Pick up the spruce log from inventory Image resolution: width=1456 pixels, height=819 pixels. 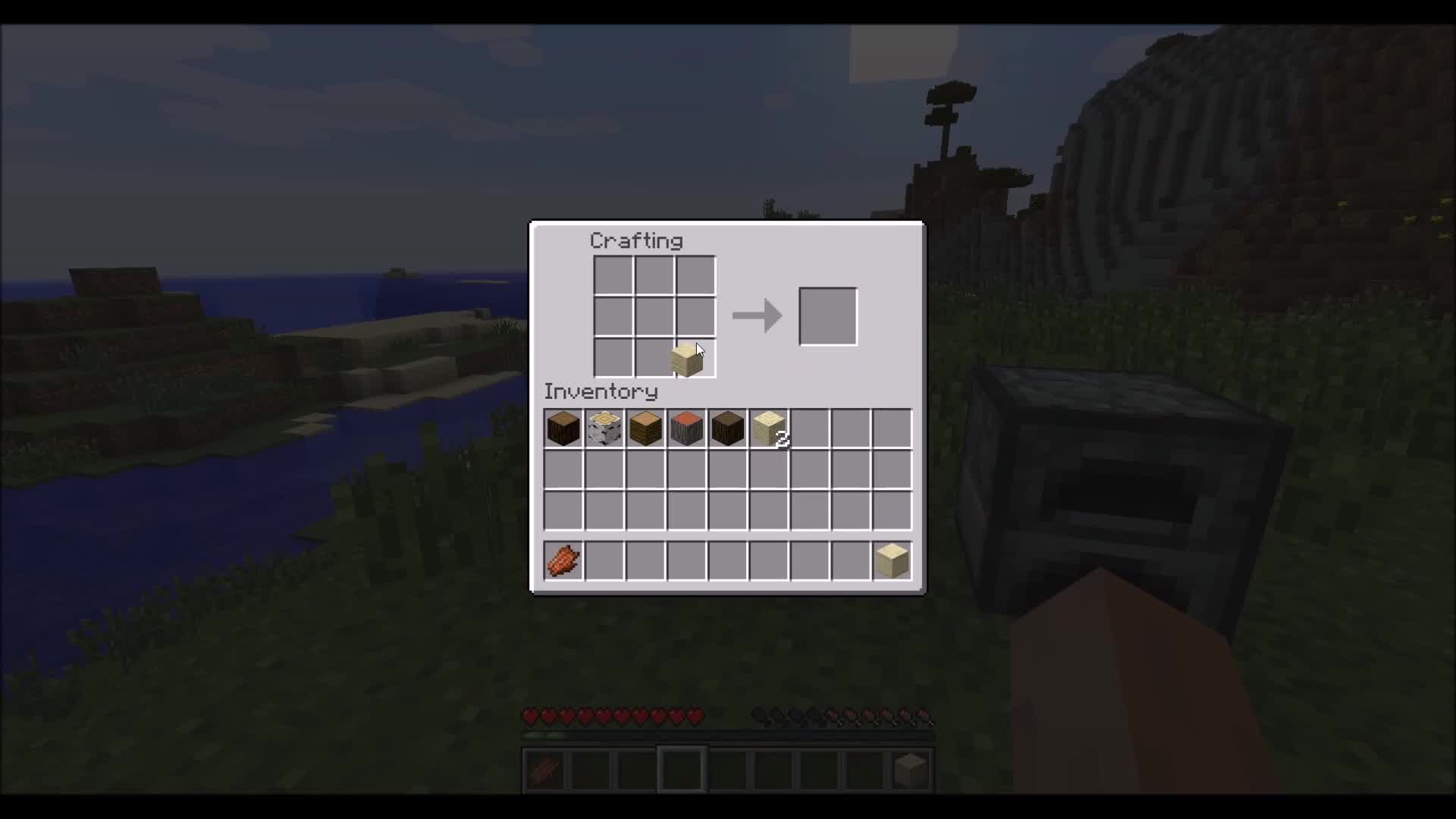[563, 428]
